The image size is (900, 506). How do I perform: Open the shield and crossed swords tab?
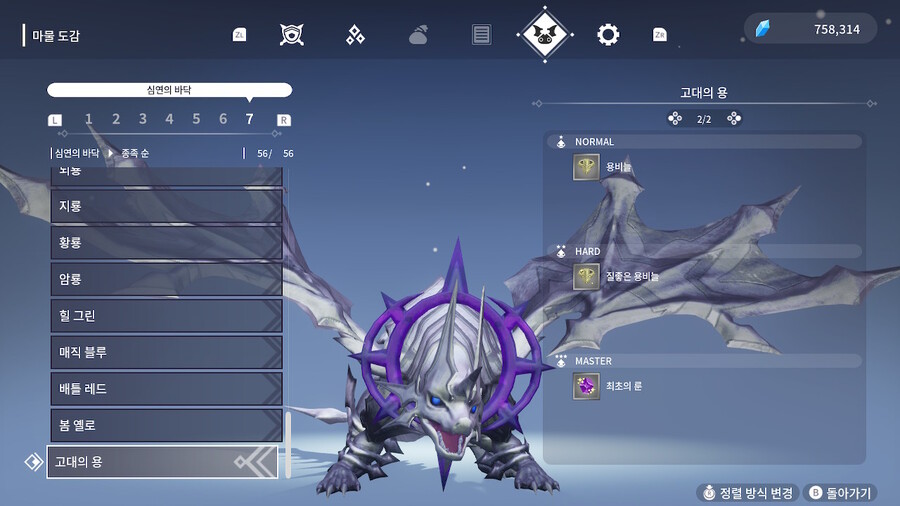tap(292, 35)
